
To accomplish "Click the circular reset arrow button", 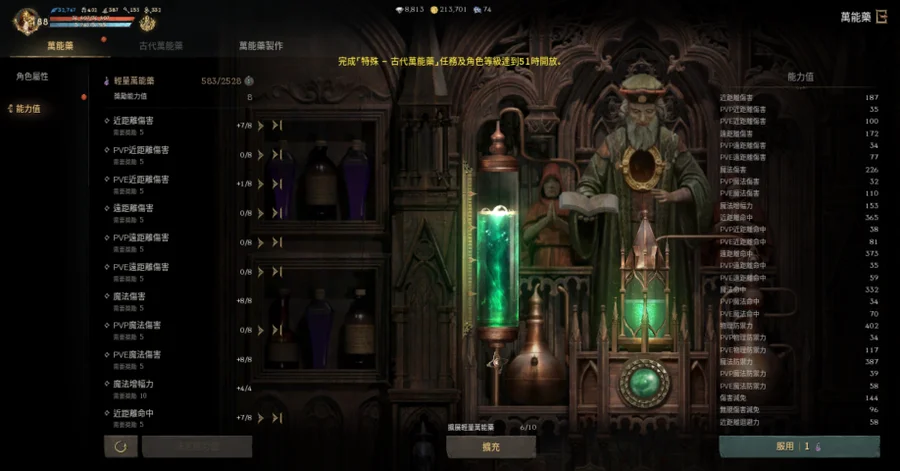I will (x=121, y=446).
